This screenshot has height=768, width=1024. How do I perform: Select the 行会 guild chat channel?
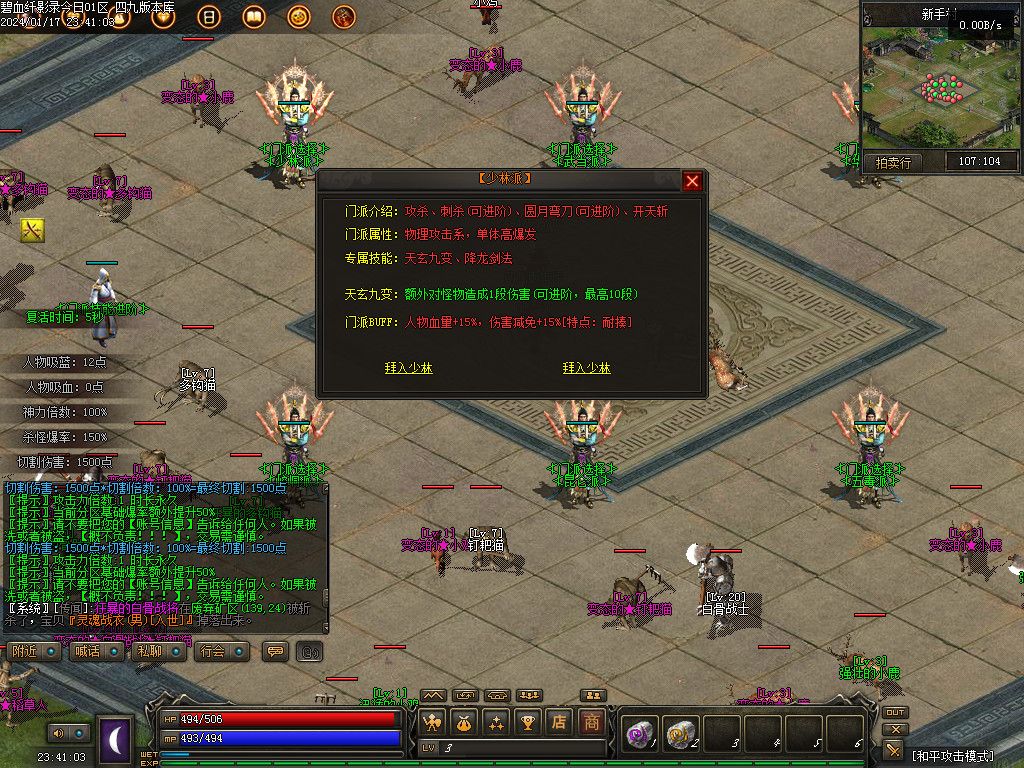point(218,651)
